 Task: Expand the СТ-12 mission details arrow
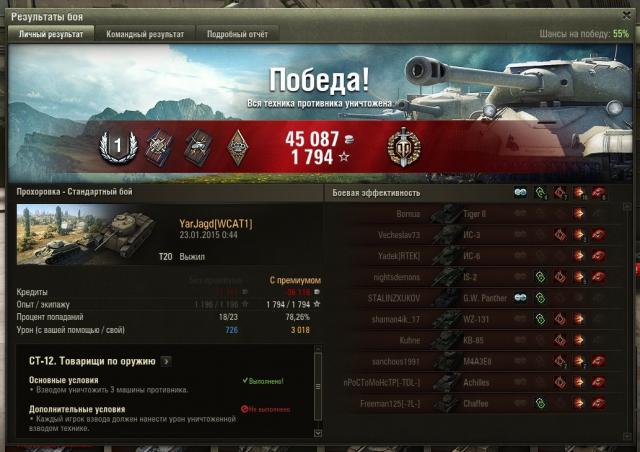coord(166,361)
